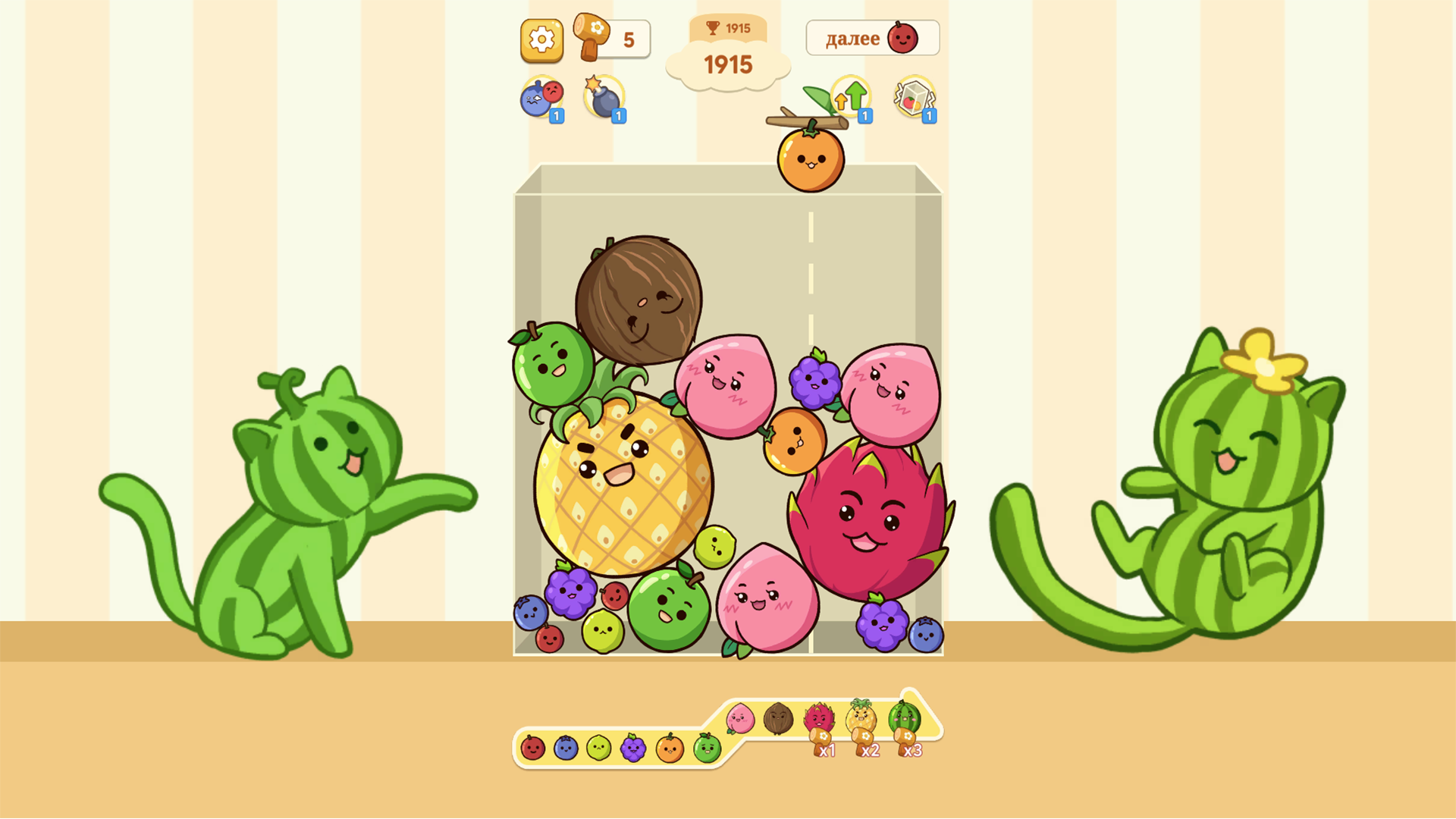Use the small-fruit removal booster

[541, 97]
